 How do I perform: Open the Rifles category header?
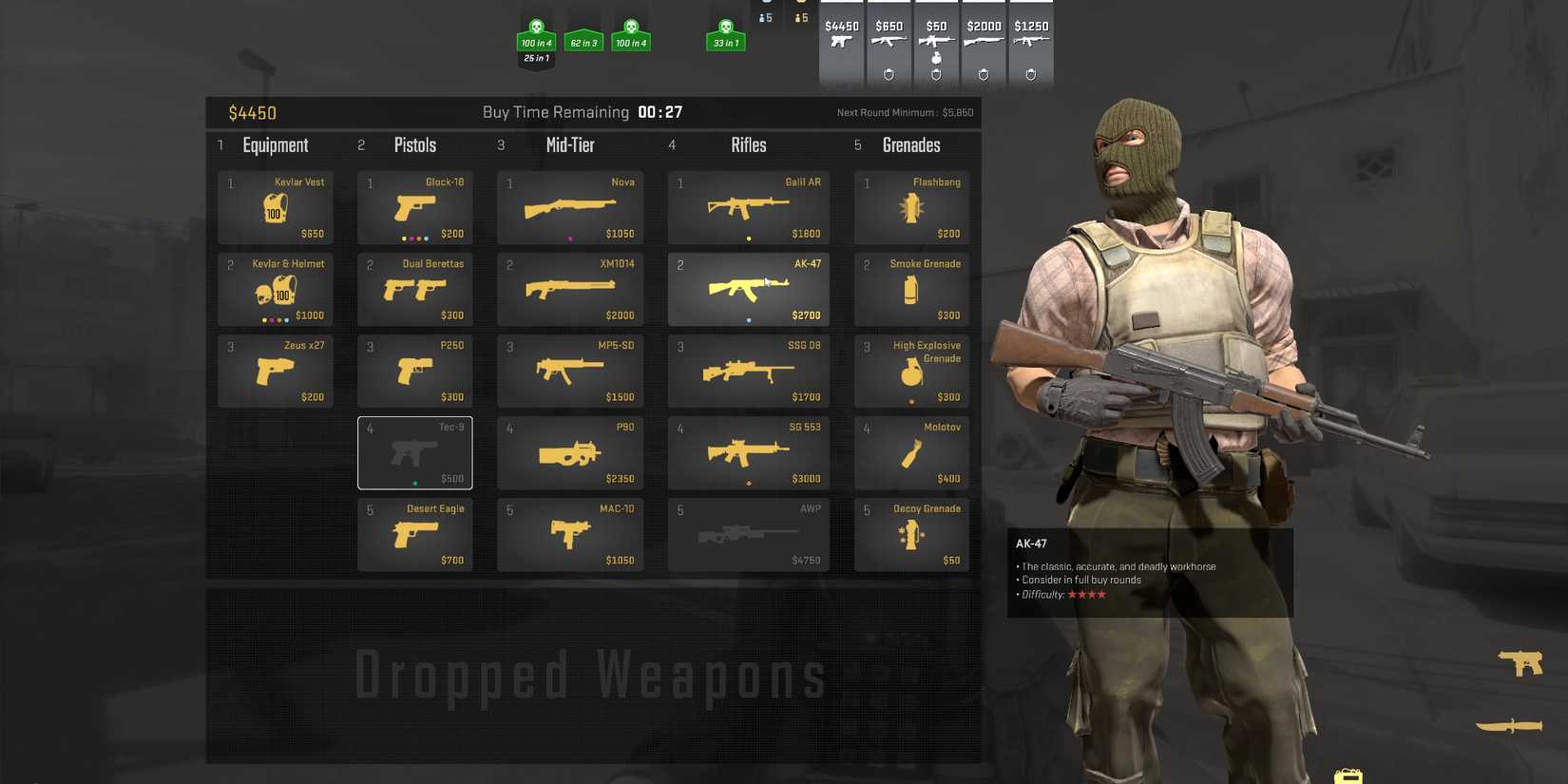748,144
